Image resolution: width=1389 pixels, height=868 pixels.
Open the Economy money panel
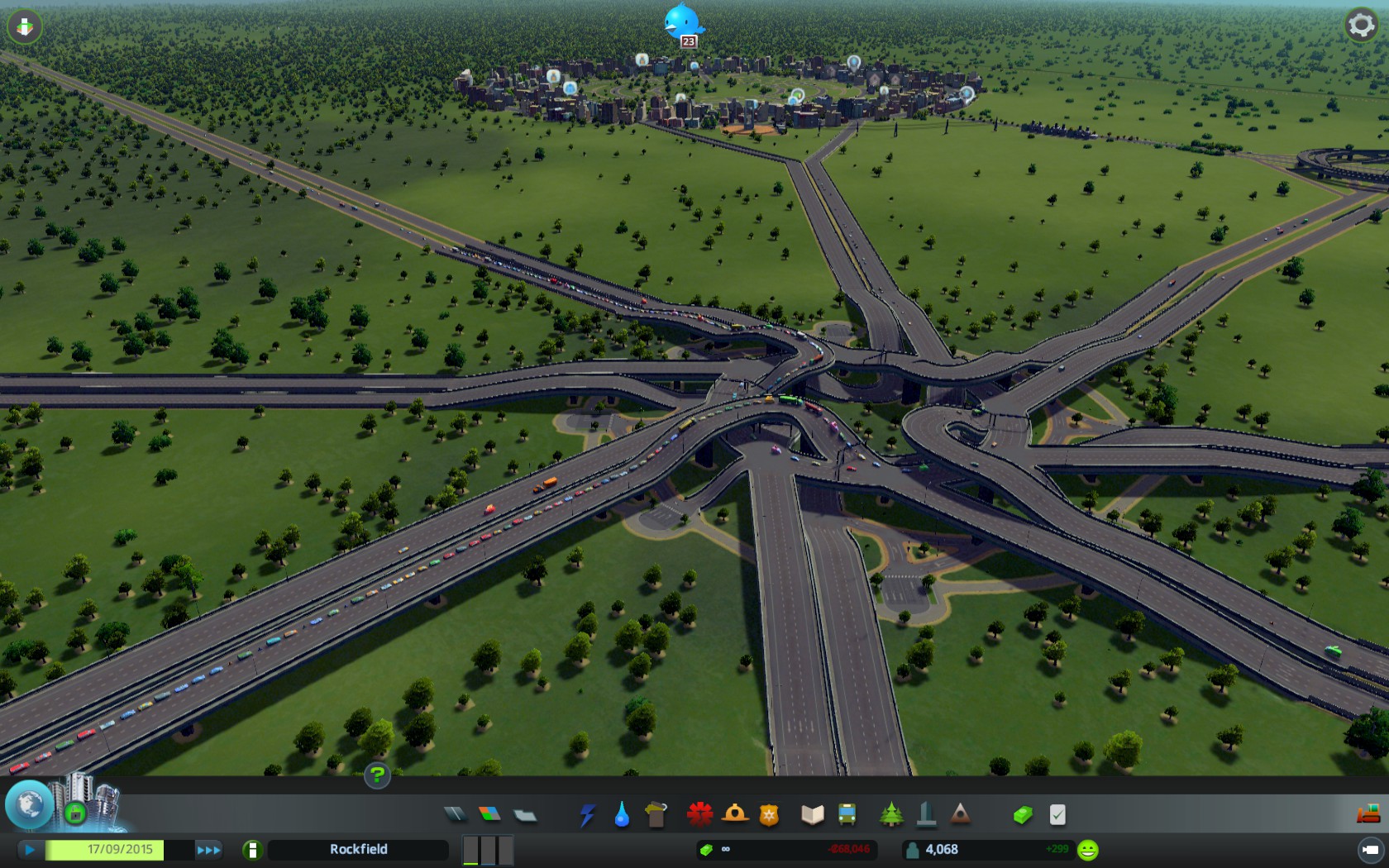(x=1023, y=815)
